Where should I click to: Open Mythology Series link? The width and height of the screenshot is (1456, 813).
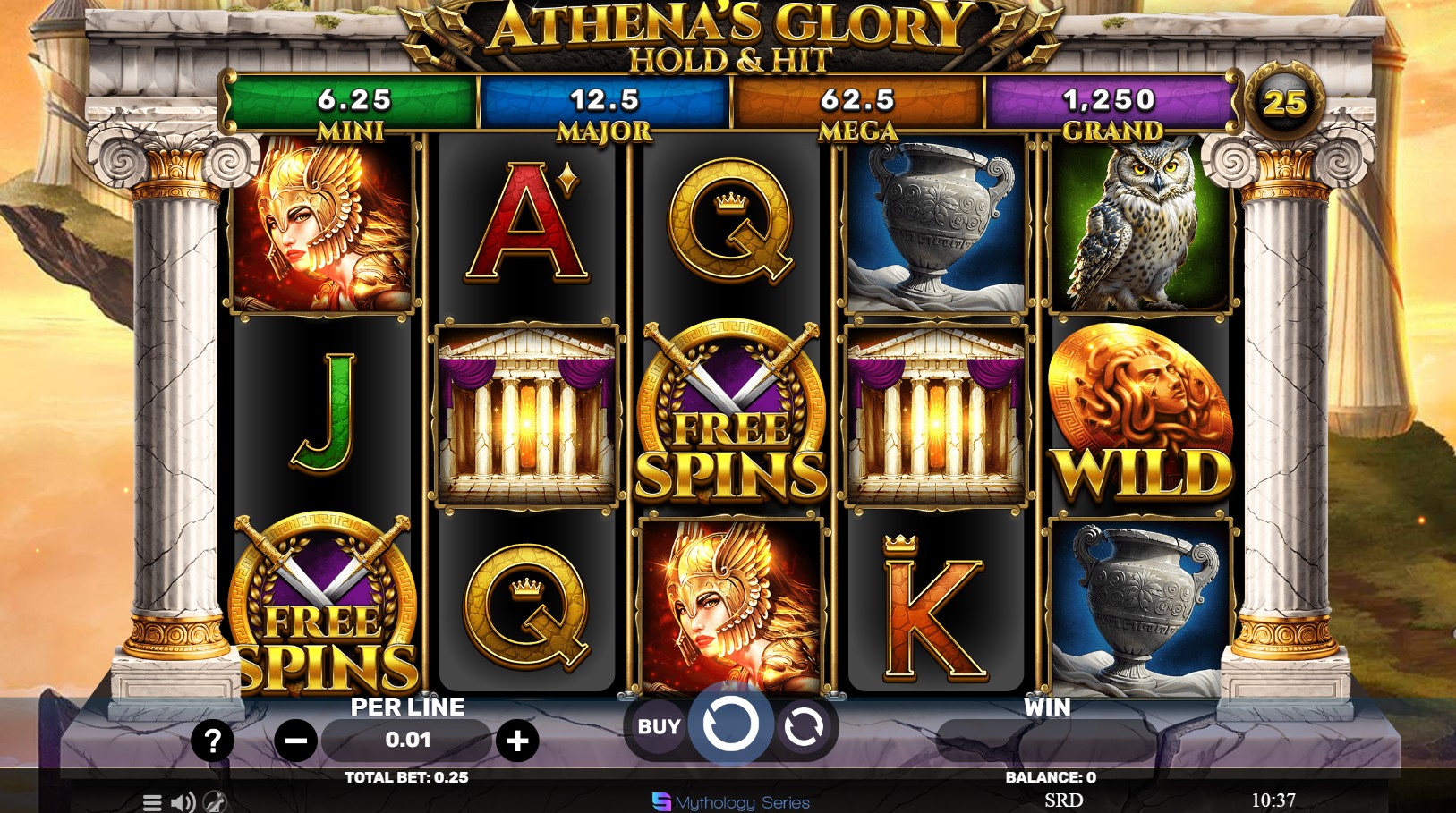click(x=734, y=802)
